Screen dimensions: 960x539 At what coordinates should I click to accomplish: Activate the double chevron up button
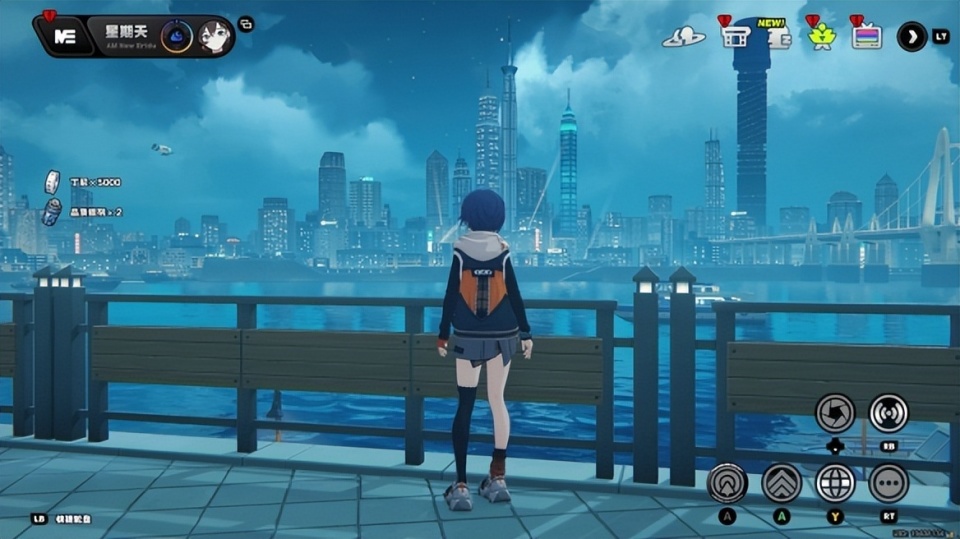(781, 483)
